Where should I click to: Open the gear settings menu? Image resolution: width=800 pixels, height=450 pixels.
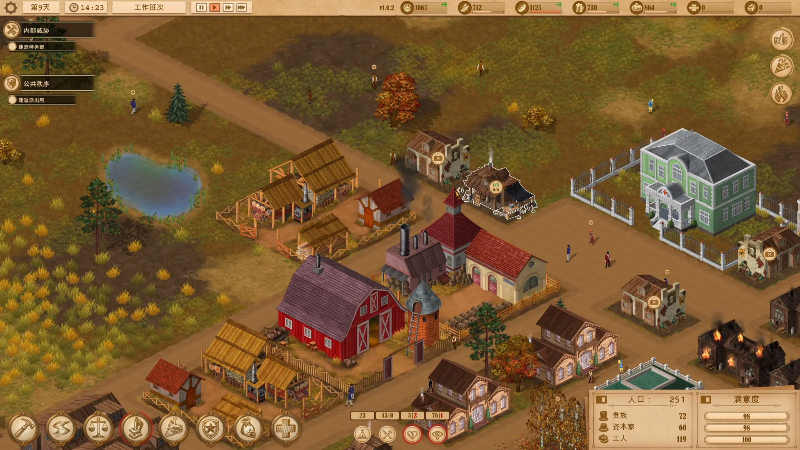coord(10,7)
